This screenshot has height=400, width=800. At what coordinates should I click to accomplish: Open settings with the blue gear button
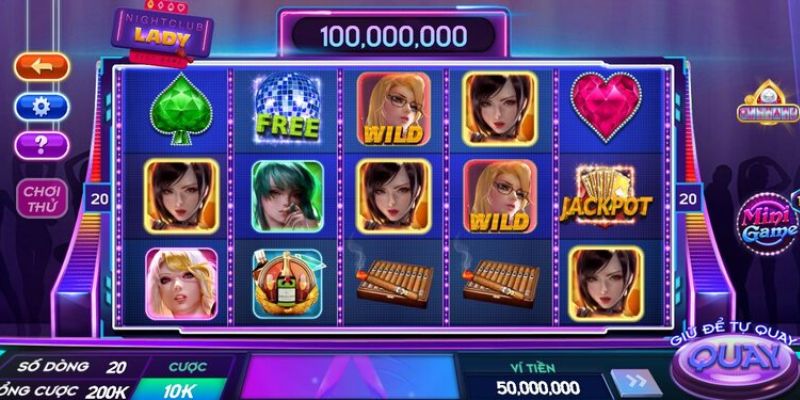click(x=42, y=106)
